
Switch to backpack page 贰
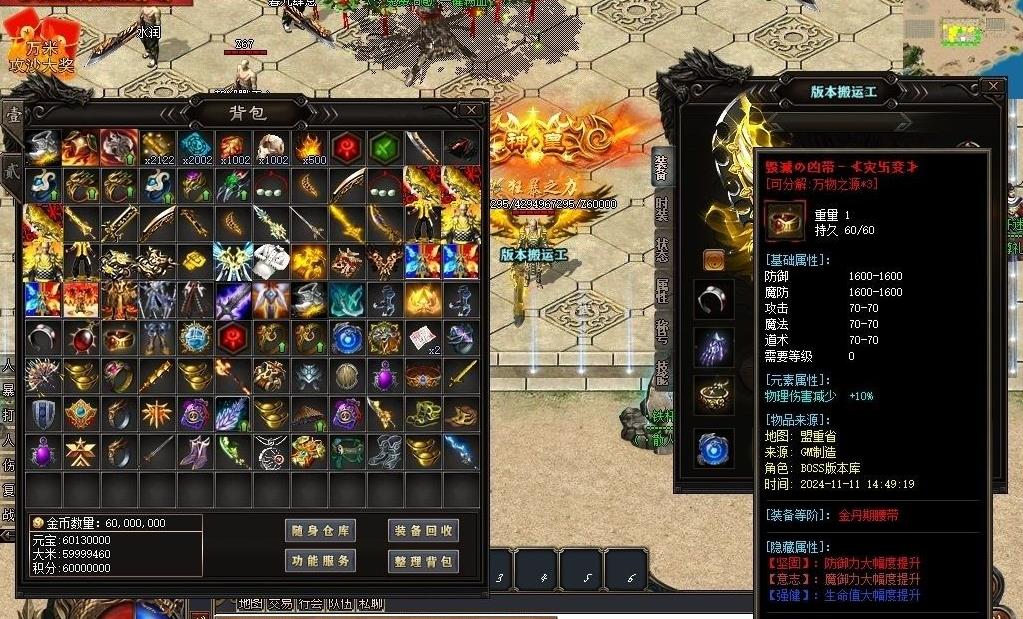pyautogui.click(x=12, y=167)
